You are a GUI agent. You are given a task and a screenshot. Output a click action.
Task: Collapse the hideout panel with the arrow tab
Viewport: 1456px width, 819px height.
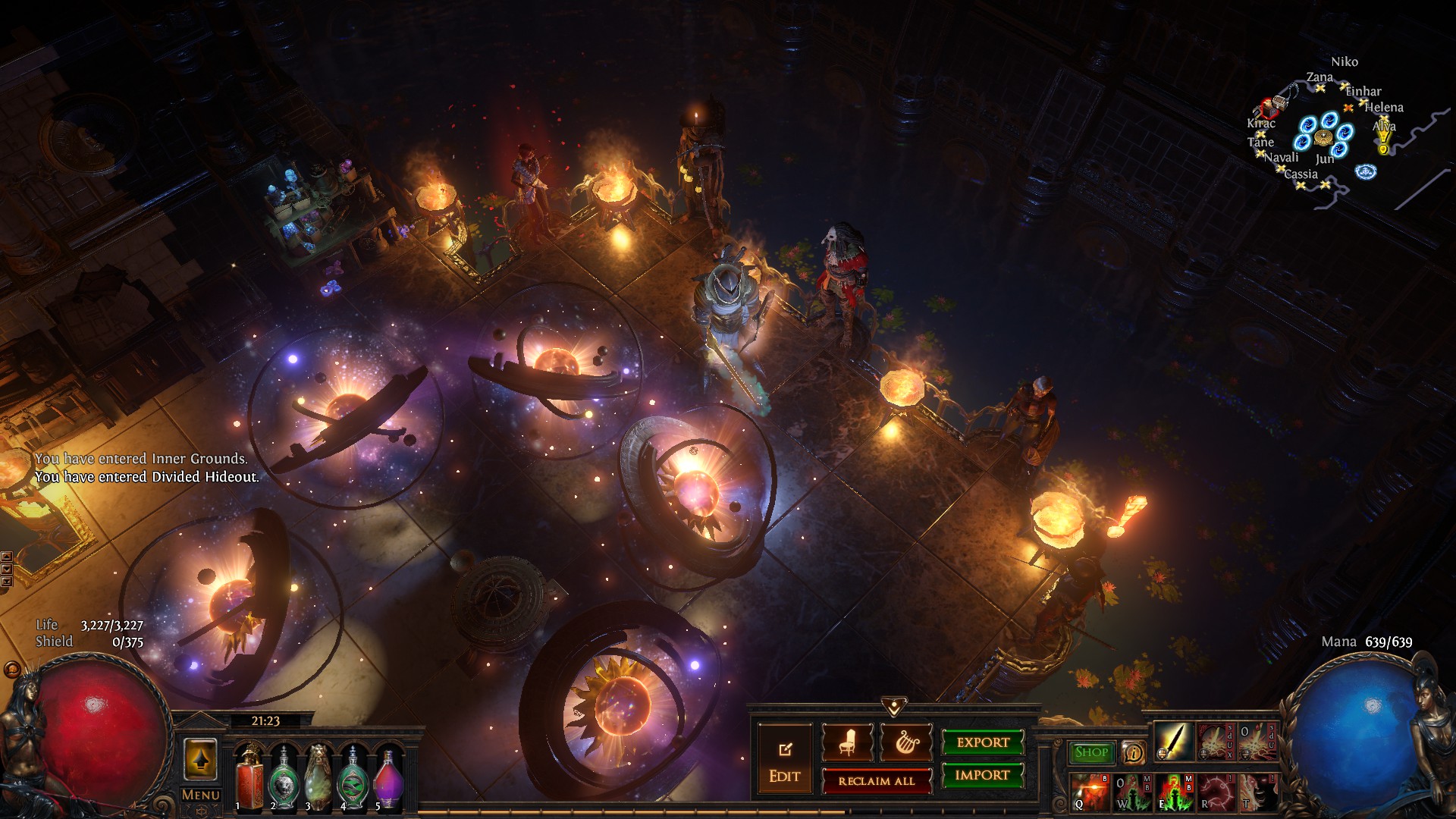click(x=894, y=707)
